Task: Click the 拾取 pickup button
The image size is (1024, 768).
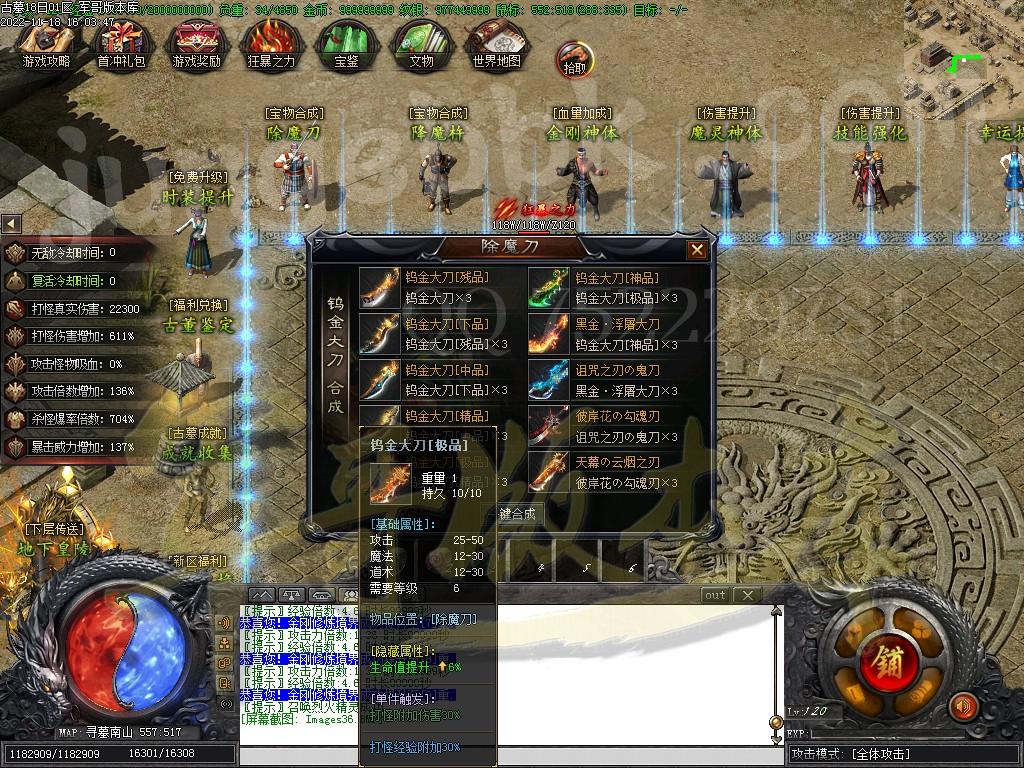Action: (575, 60)
